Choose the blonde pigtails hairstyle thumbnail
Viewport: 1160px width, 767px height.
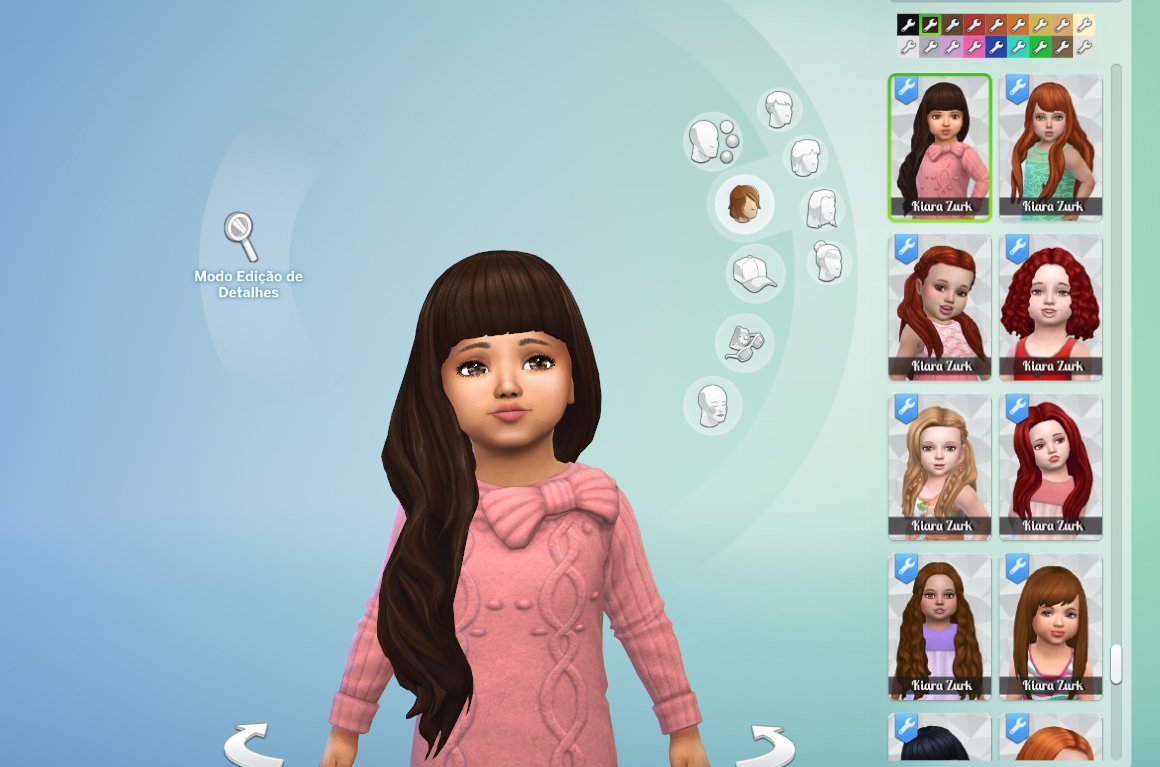939,467
